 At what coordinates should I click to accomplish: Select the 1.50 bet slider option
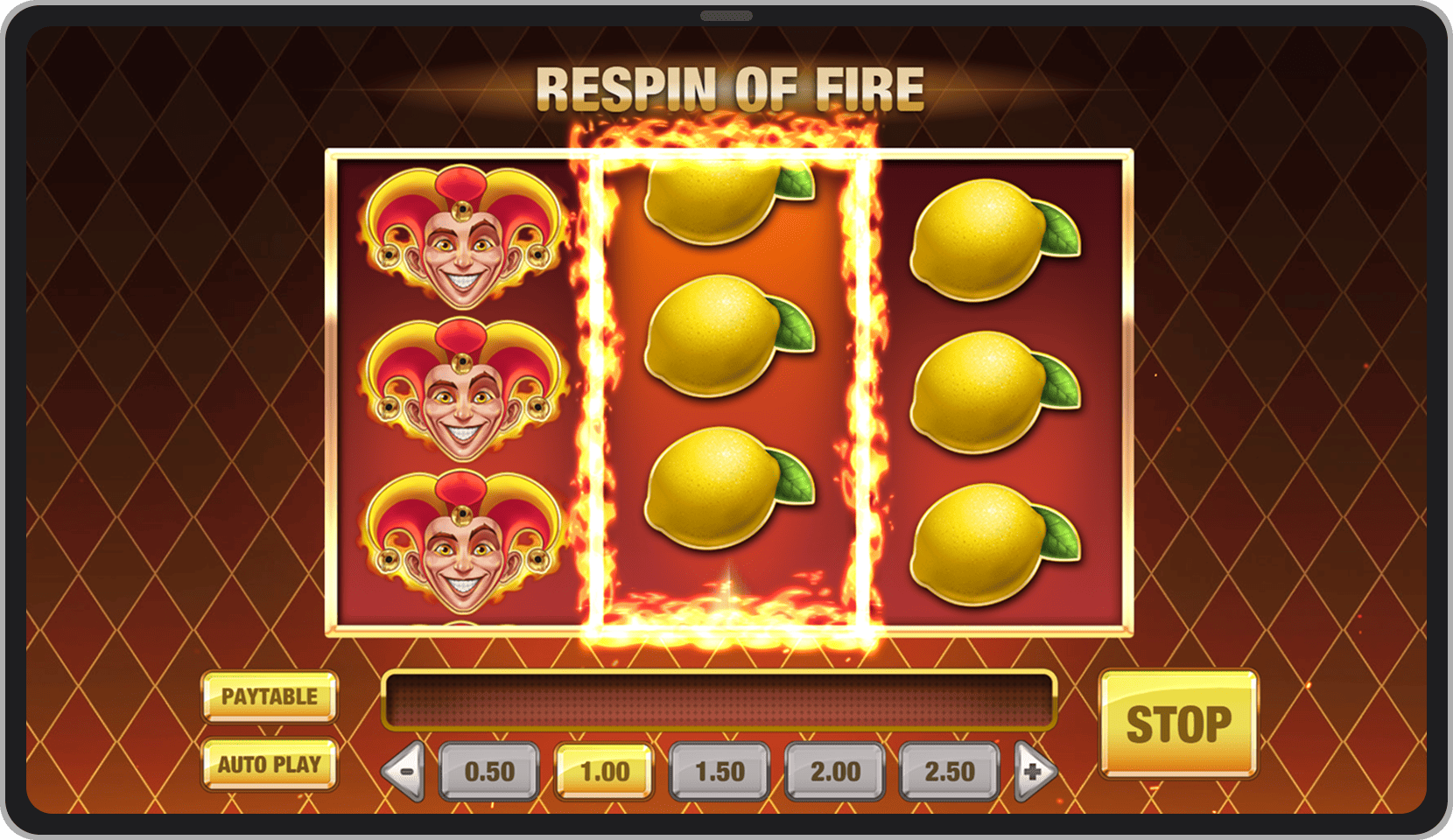[719, 772]
